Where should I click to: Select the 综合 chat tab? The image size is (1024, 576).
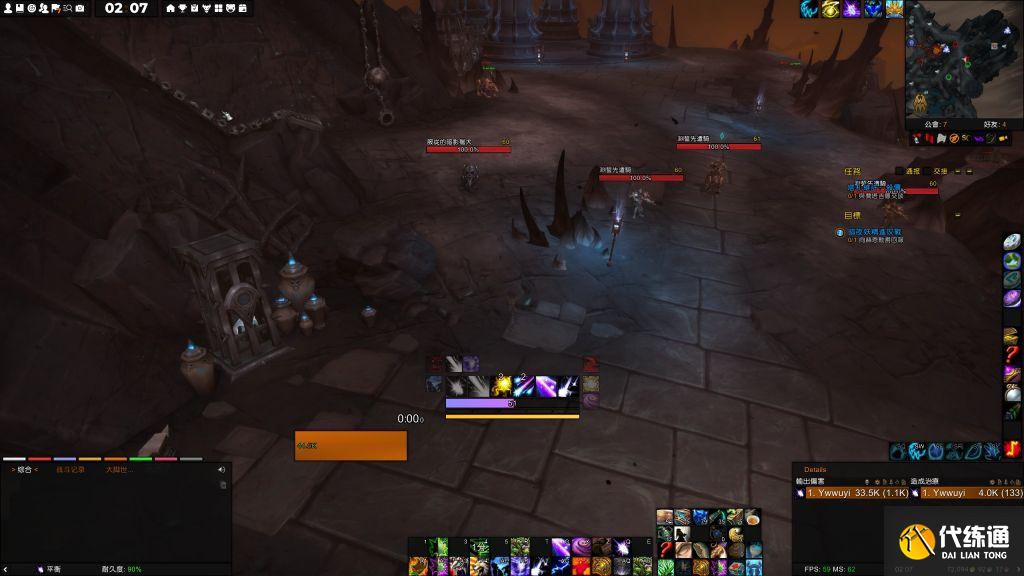click(25, 469)
